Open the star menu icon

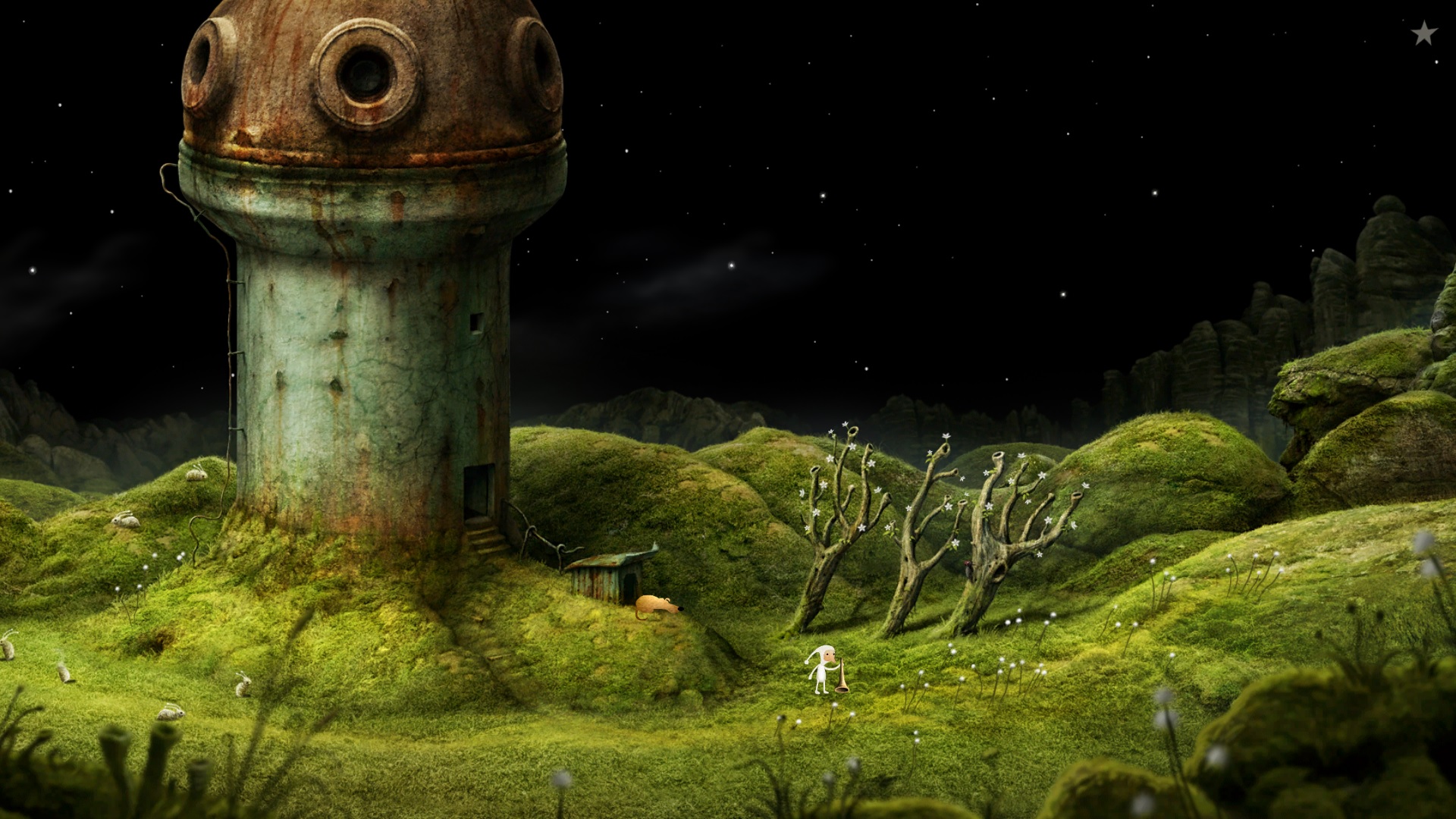1423,33
